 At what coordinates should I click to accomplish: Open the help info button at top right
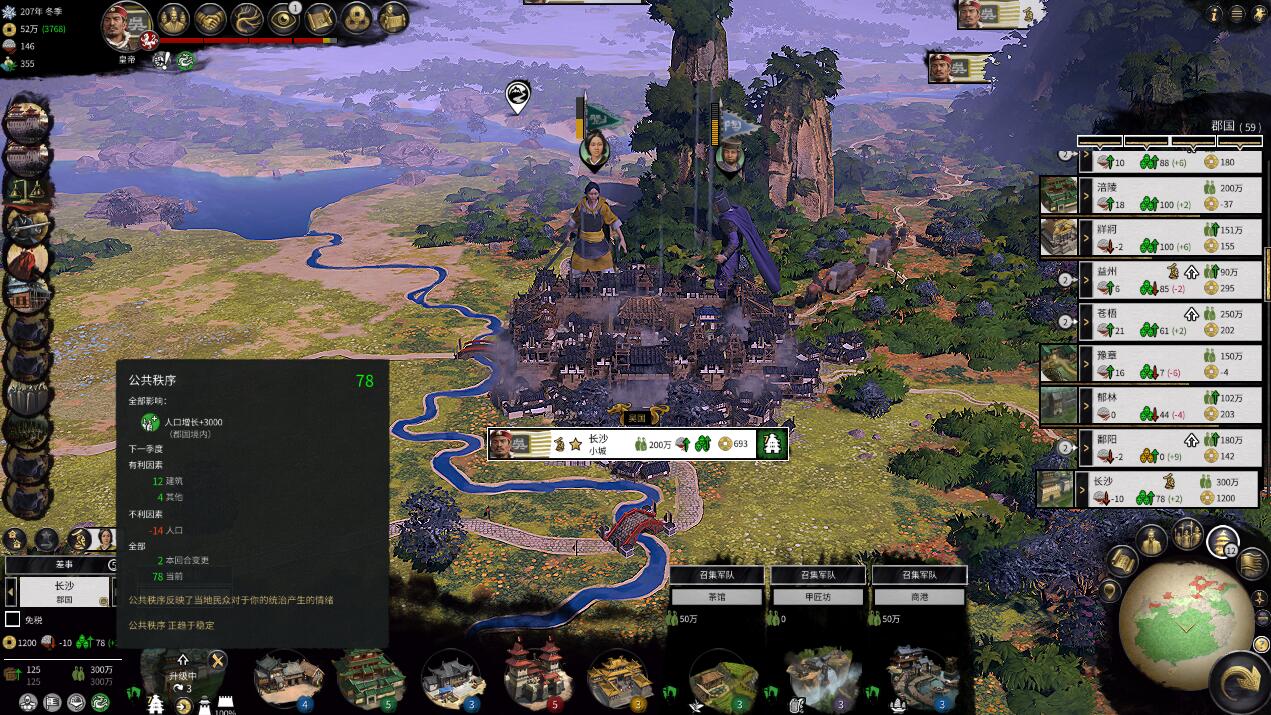point(1215,14)
